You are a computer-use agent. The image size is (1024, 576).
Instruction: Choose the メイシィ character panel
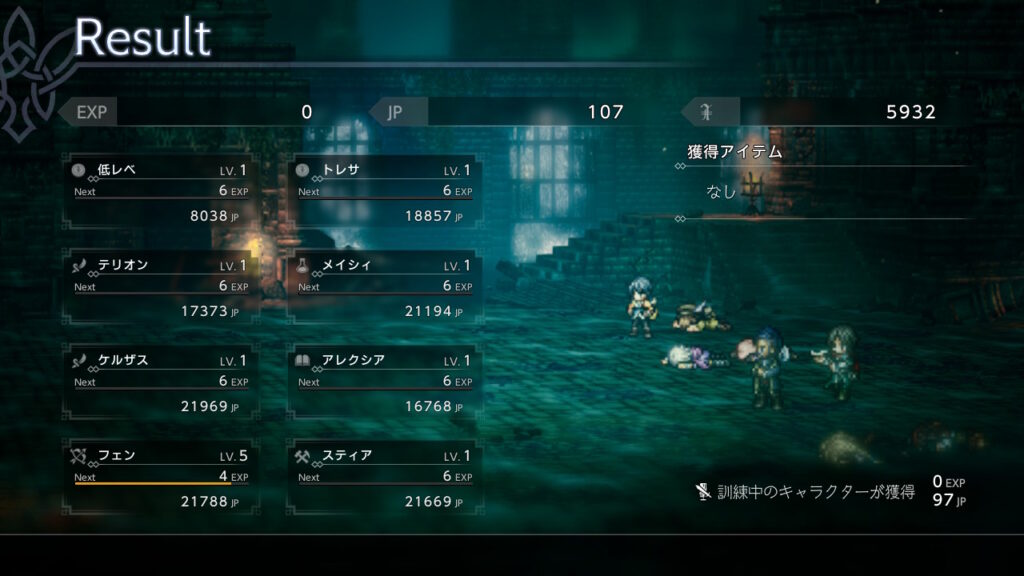(384, 288)
